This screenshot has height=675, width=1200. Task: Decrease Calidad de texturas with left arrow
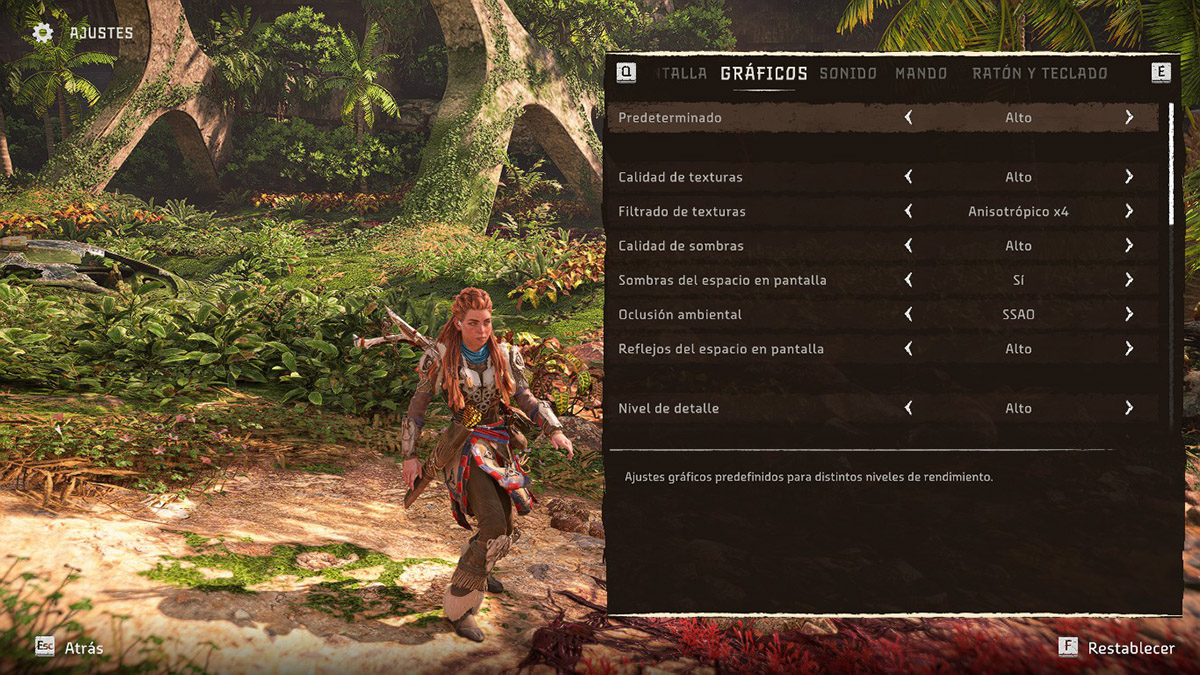click(908, 177)
